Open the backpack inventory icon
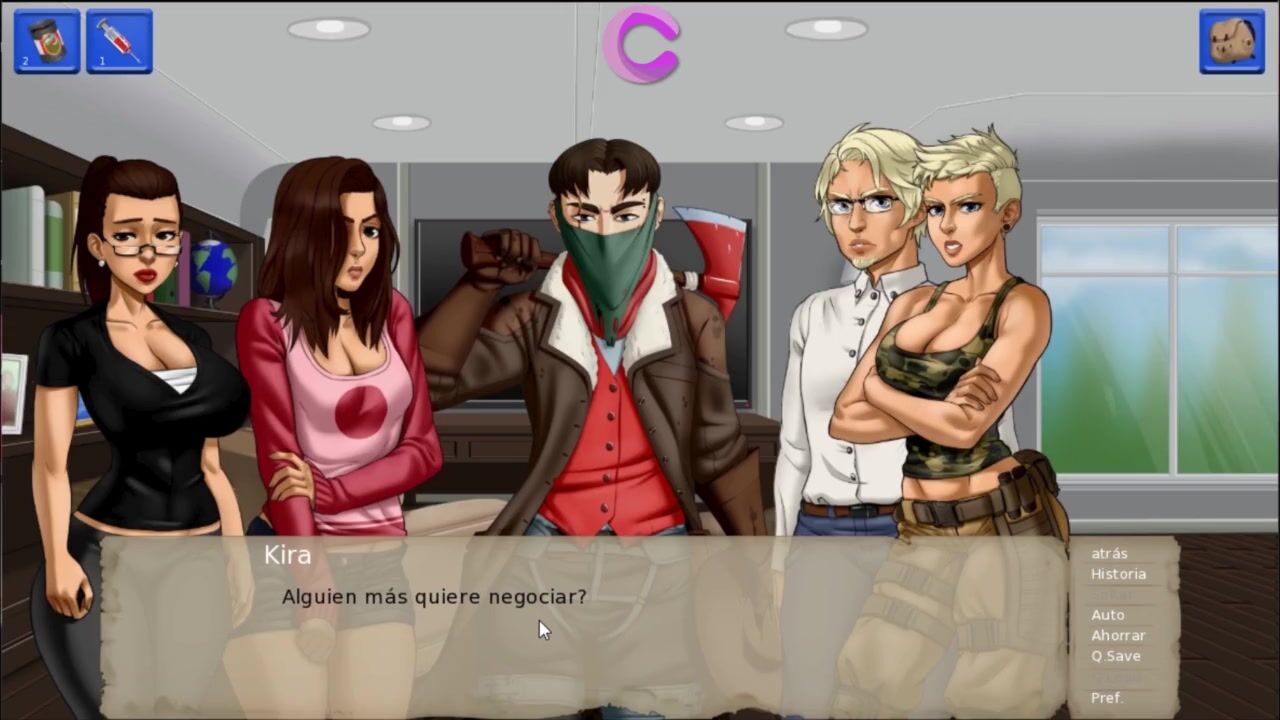The image size is (1280, 720). click(x=1231, y=42)
